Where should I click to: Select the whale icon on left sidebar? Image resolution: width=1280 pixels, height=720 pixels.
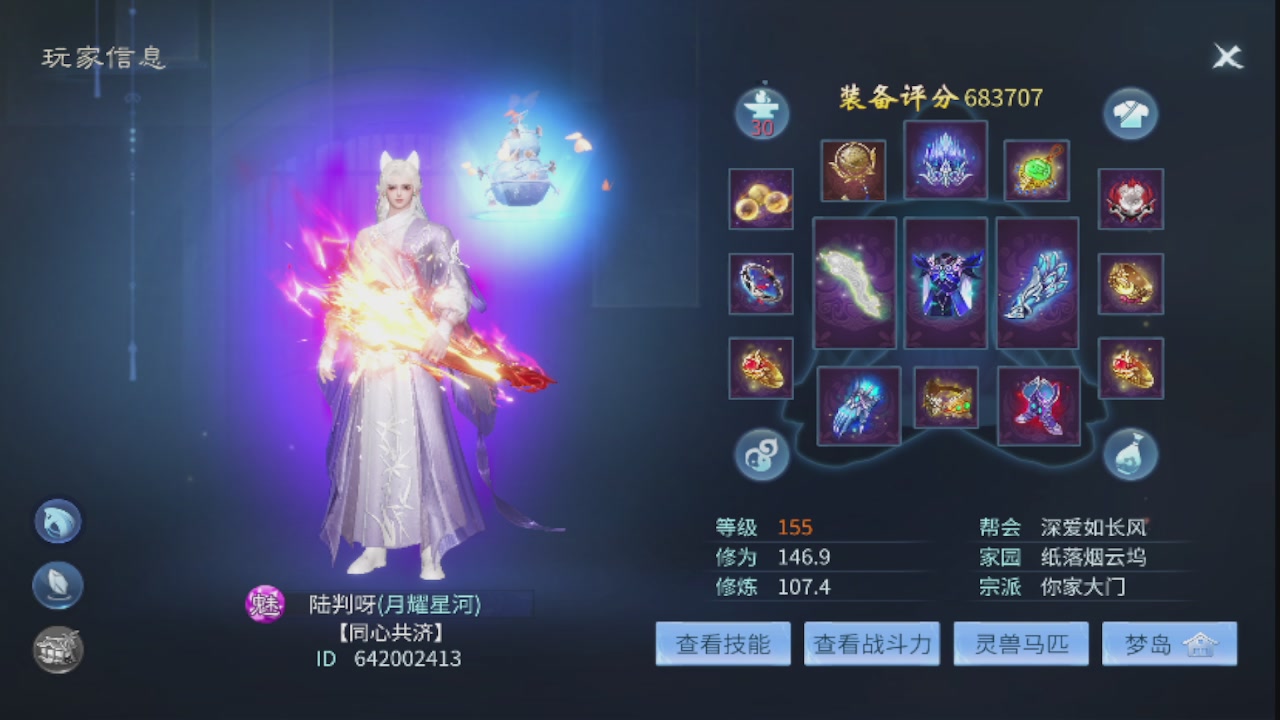tap(57, 521)
